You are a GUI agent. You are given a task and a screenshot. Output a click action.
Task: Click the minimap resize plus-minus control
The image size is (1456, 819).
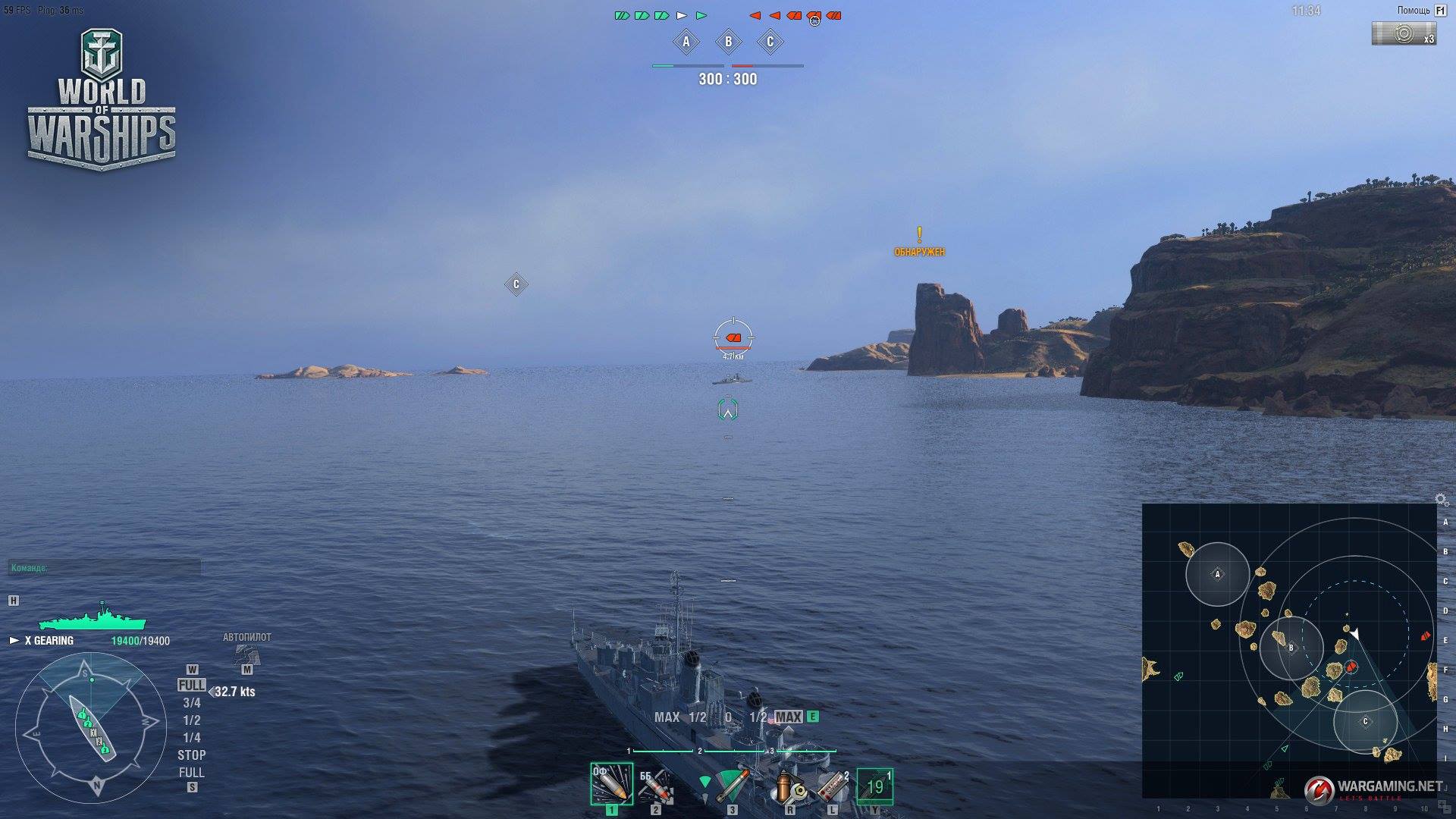coord(1443,805)
